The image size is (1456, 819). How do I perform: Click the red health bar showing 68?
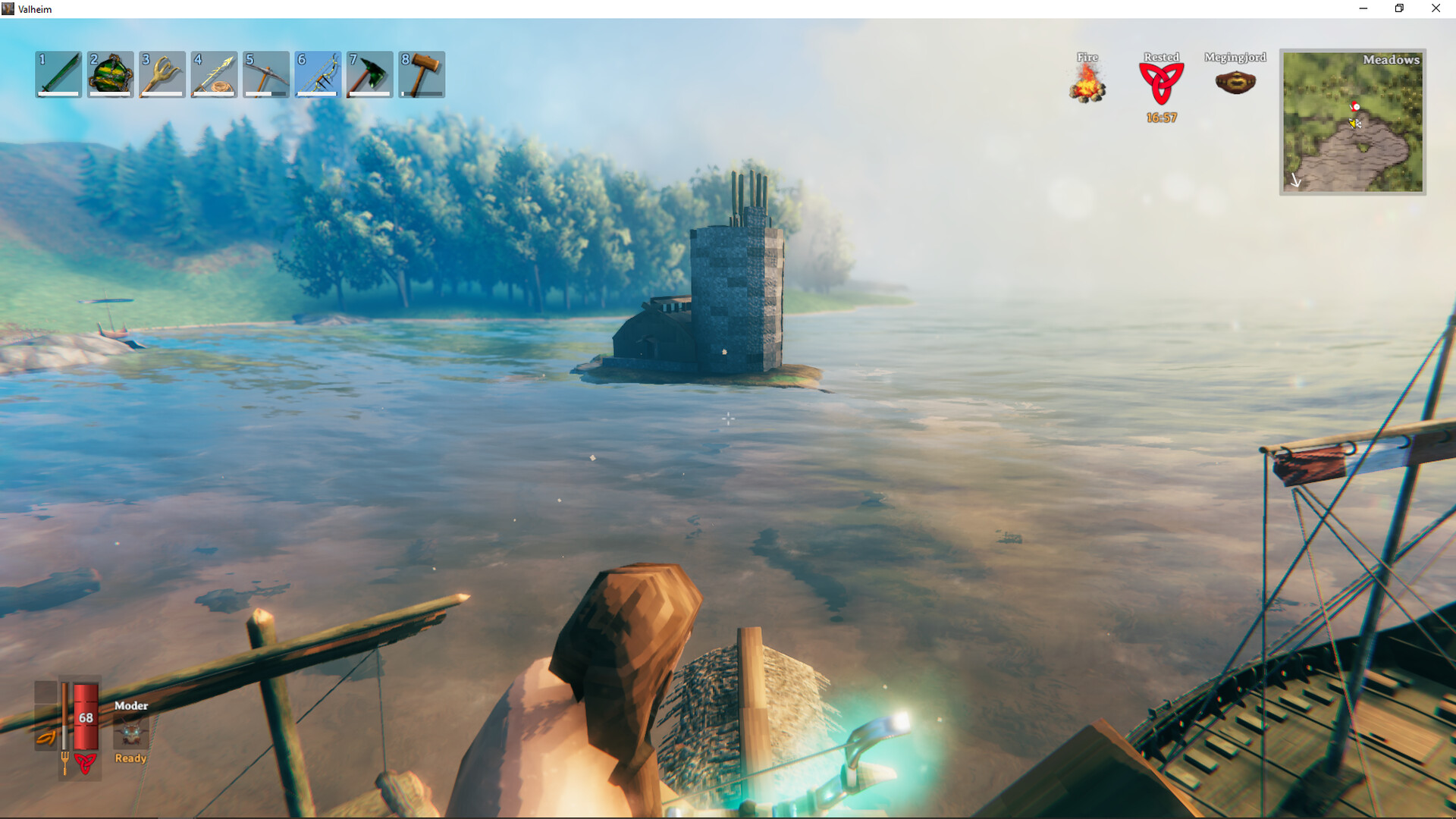(x=85, y=717)
